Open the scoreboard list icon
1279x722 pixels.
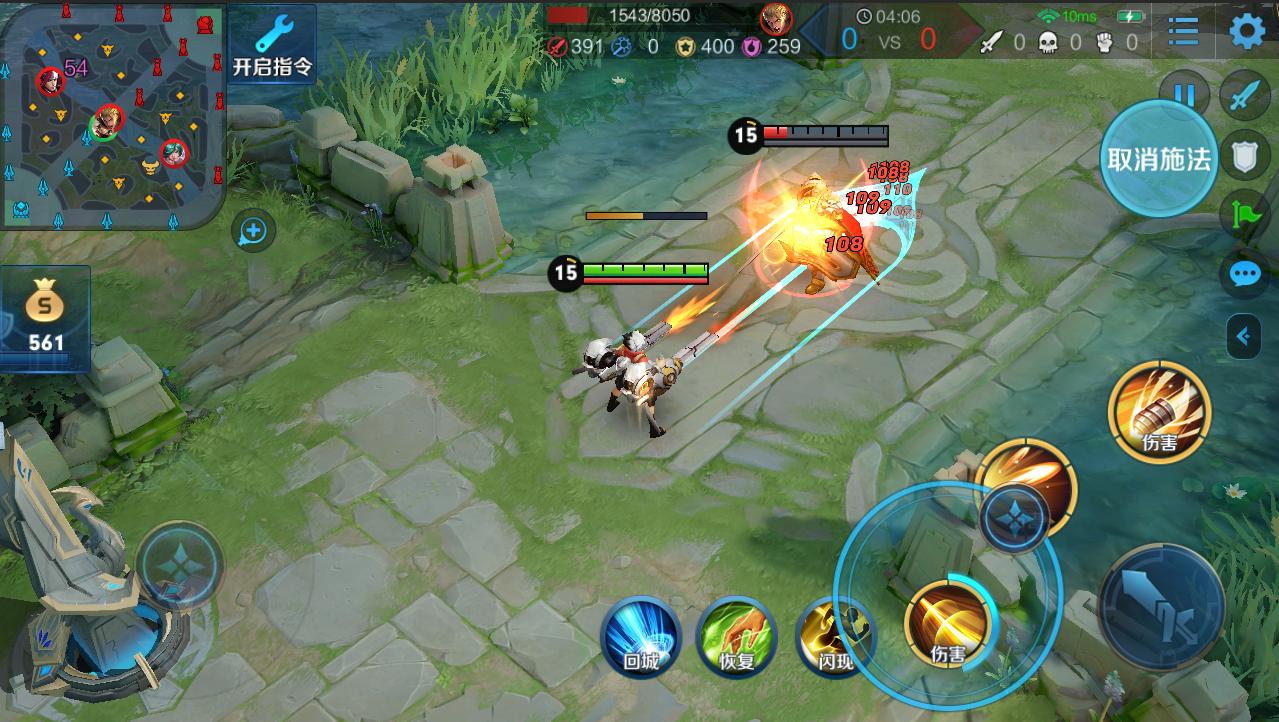pos(1183,31)
